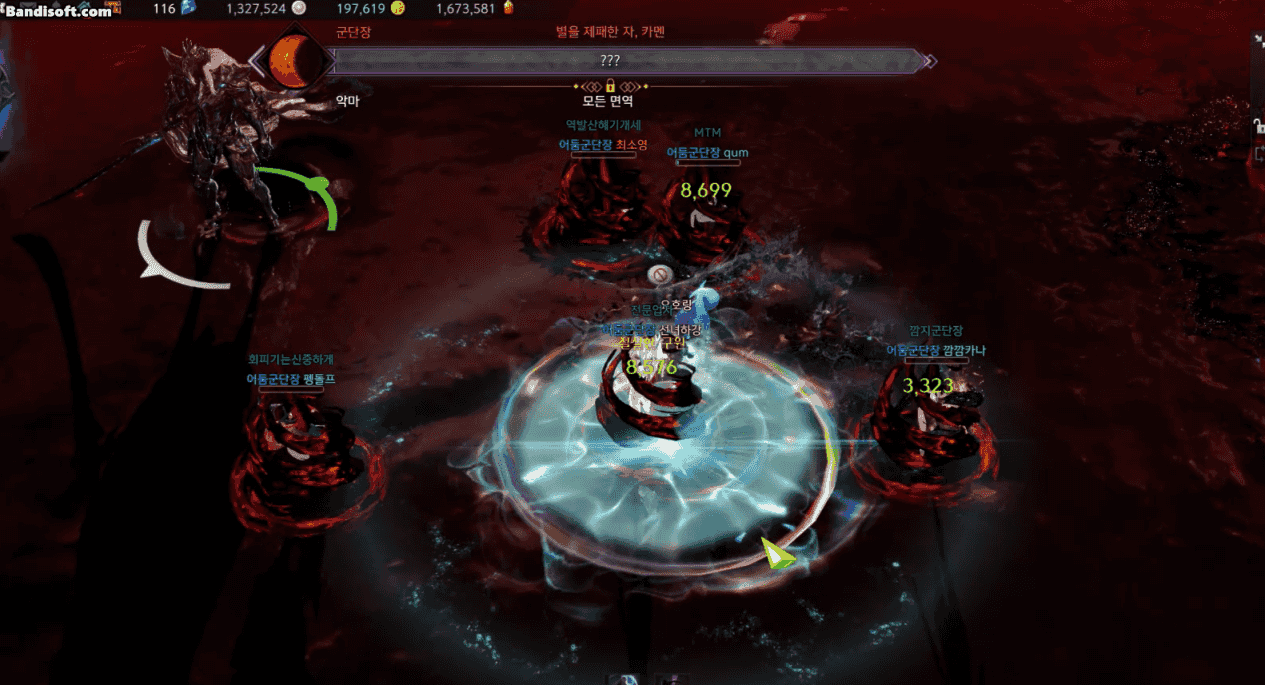The height and width of the screenshot is (685, 1265).
Task: Select the golden padlock immunity icon
Action: (610, 86)
